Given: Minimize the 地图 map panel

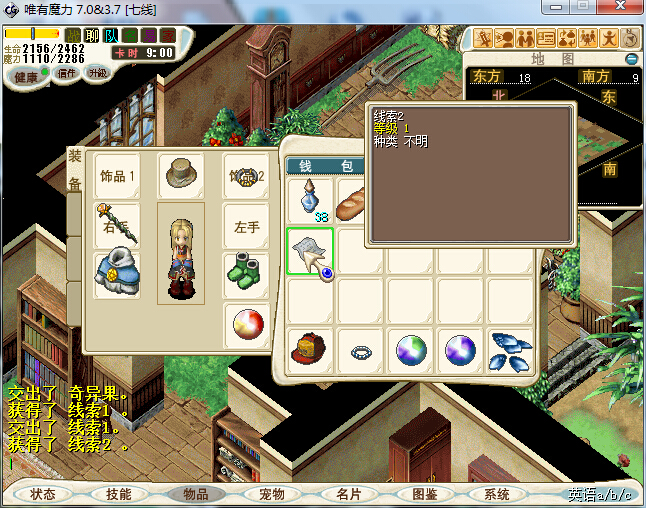Looking at the screenshot, I should click(631, 59).
